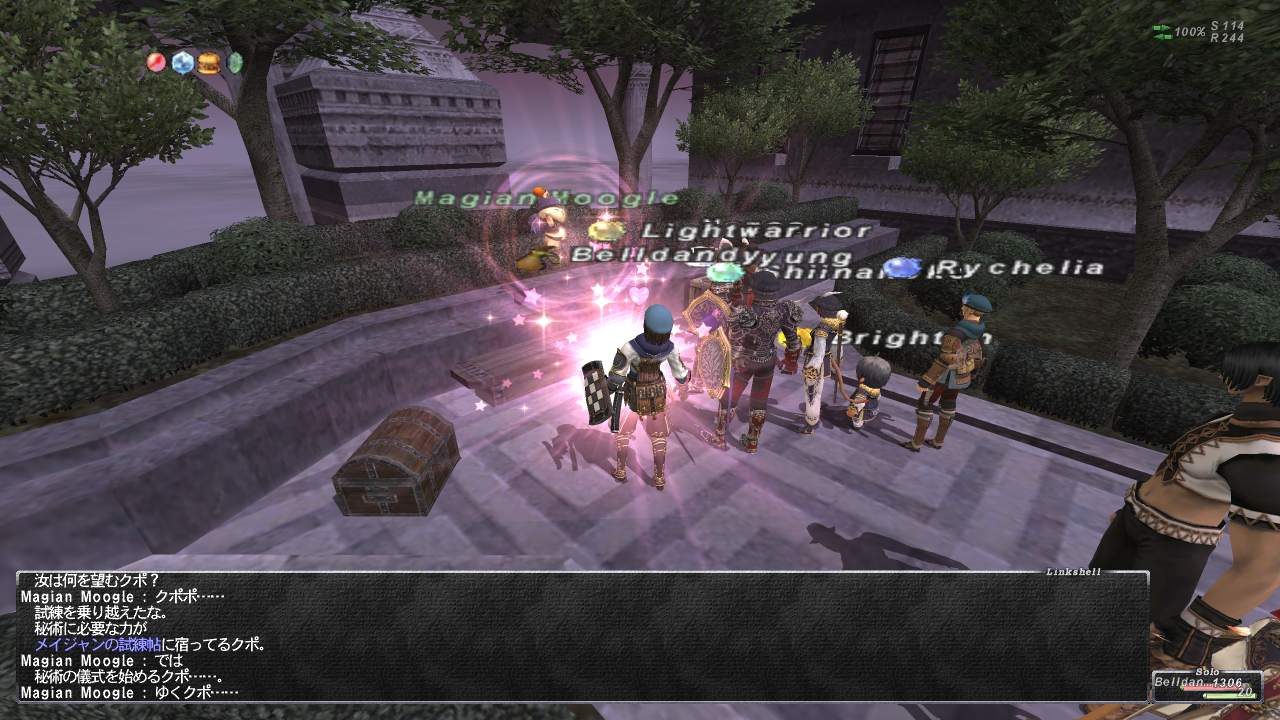Click the red orb status effect icon
This screenshot has height=720, width=1280.
tap(156, 63)
